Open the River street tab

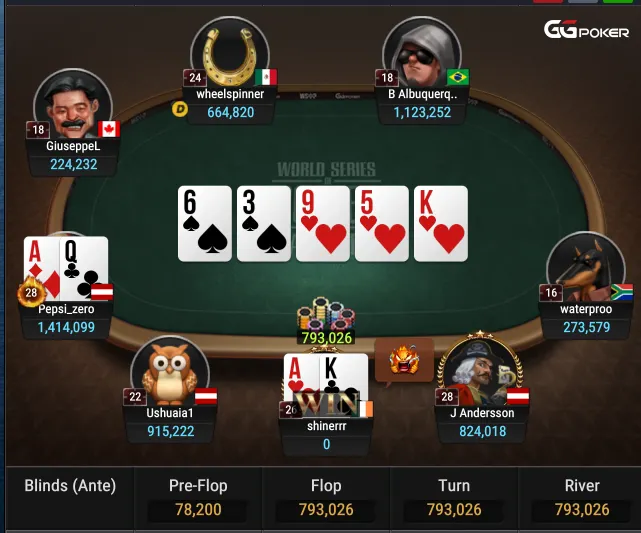click(x=582, y=497)
